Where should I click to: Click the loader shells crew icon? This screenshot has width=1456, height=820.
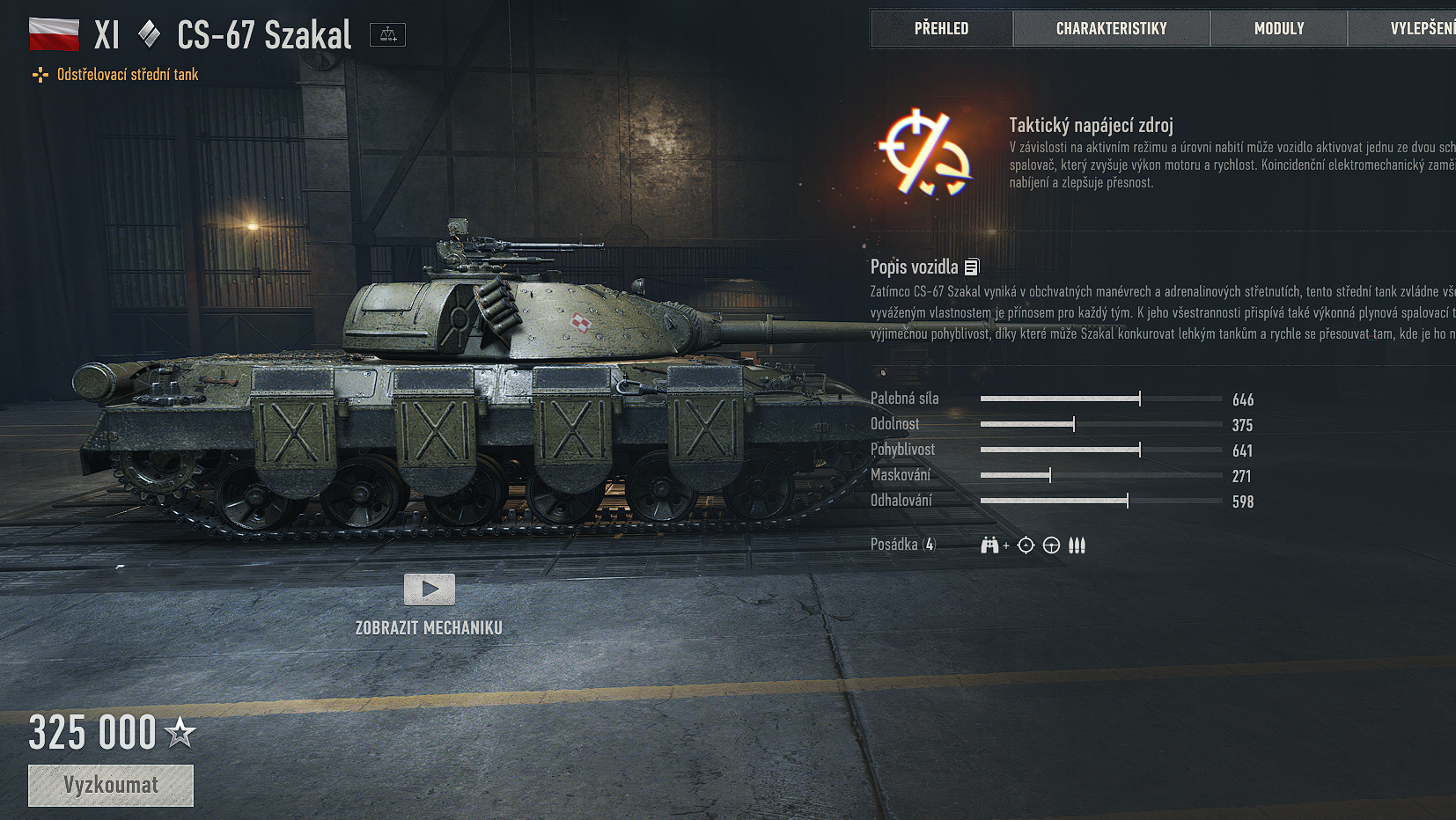[x=1076, y=545]
